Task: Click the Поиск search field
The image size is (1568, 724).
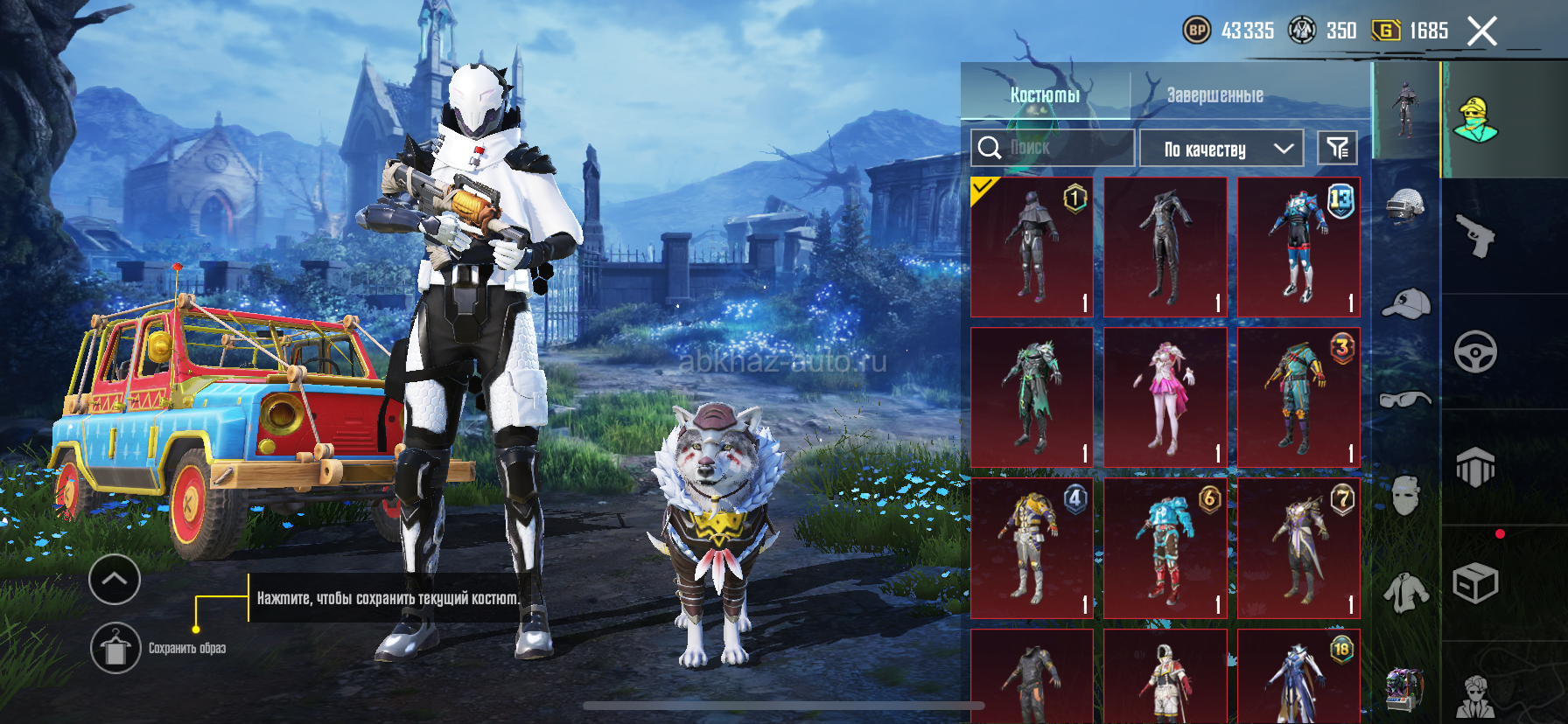Action: click(x=1053, y=148)
